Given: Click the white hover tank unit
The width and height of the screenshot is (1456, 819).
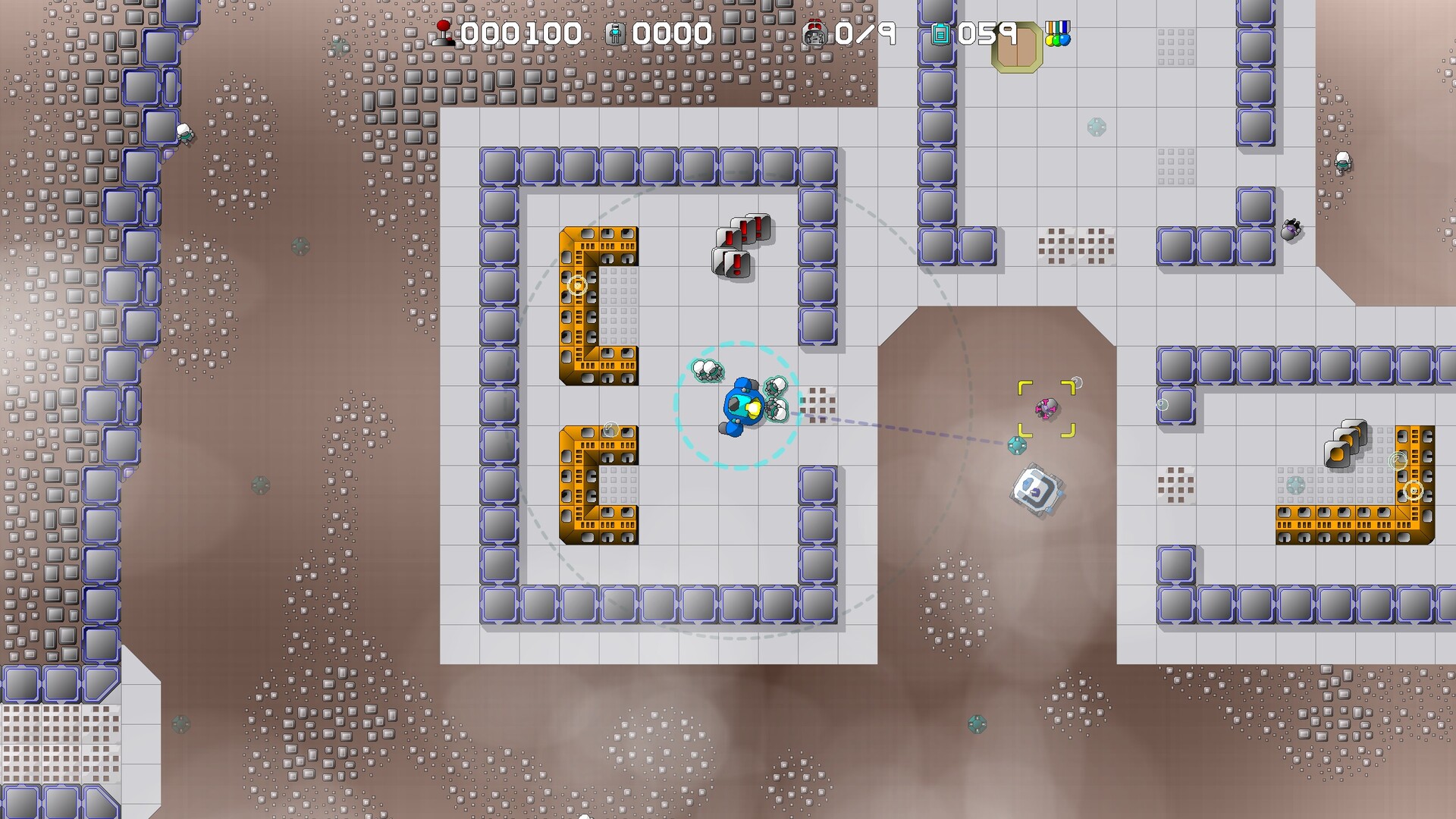Looking at the screenshot, I should pos(1035,491).
